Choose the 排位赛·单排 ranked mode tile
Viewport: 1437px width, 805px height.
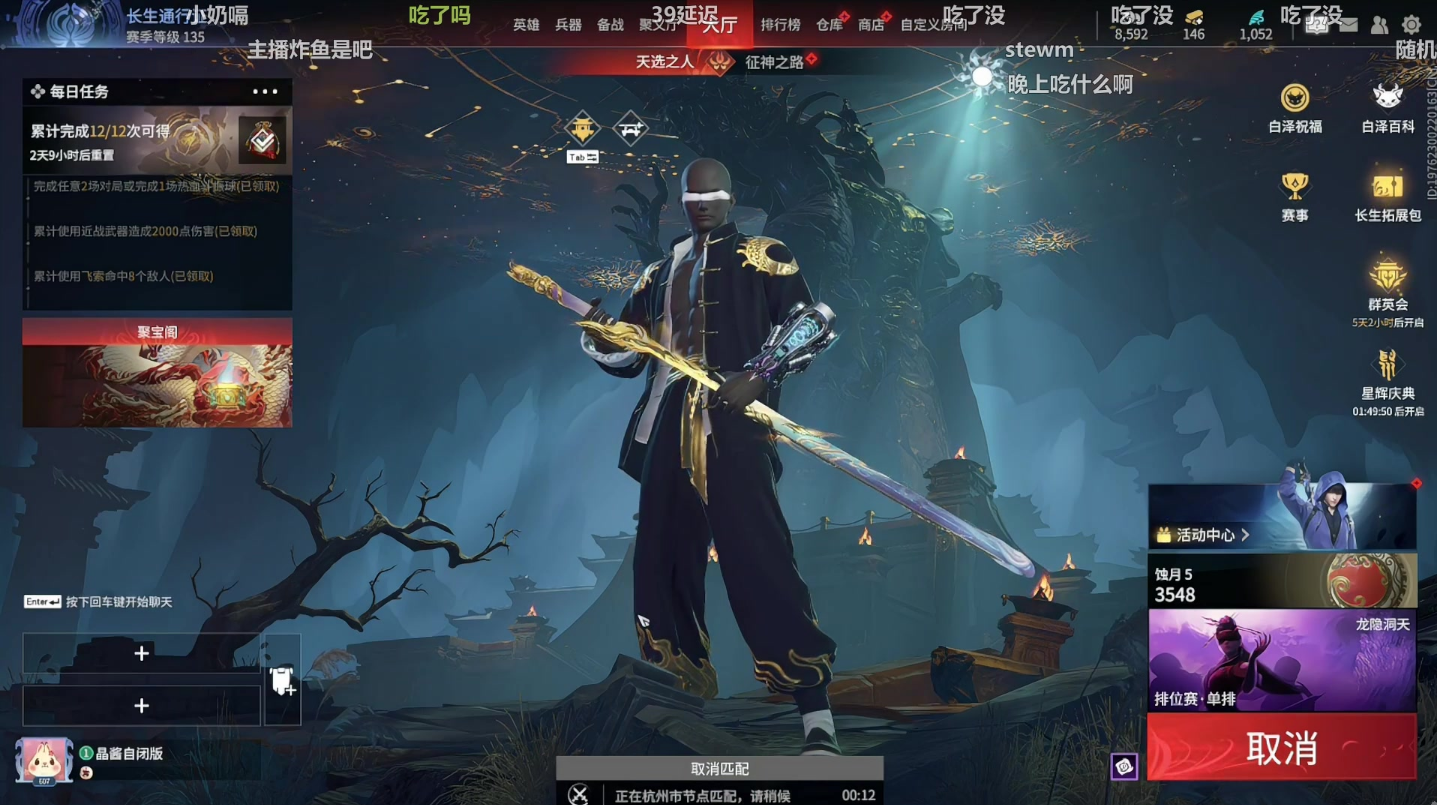pos(1281,660)
